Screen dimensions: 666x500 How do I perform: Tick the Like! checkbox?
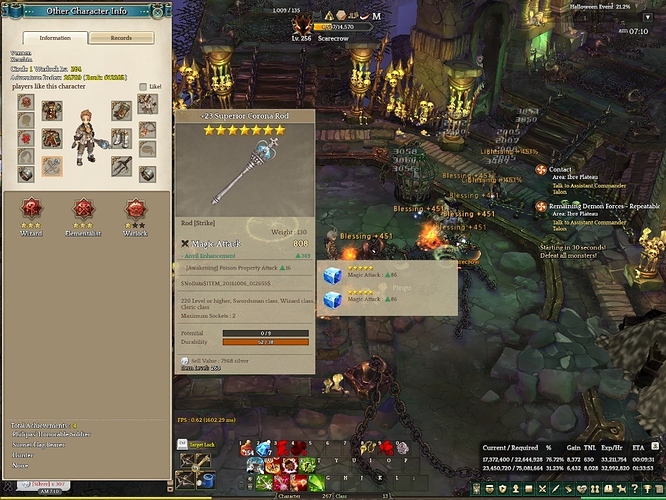[x=143, y=87]
